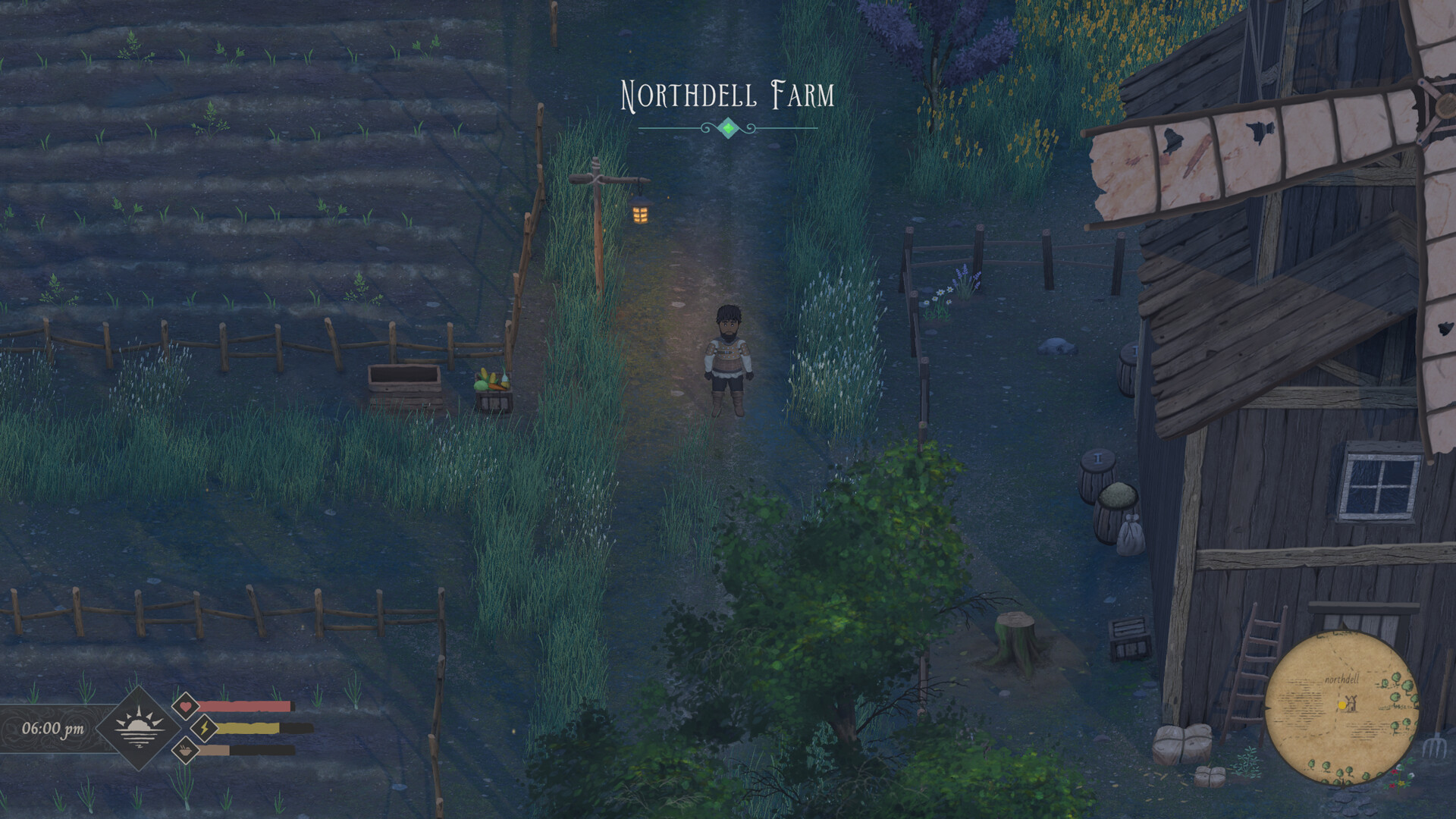The height and width of the screenshot is (819, 1456).
Task: Click the heart health icon
Action: coord(184,707)
